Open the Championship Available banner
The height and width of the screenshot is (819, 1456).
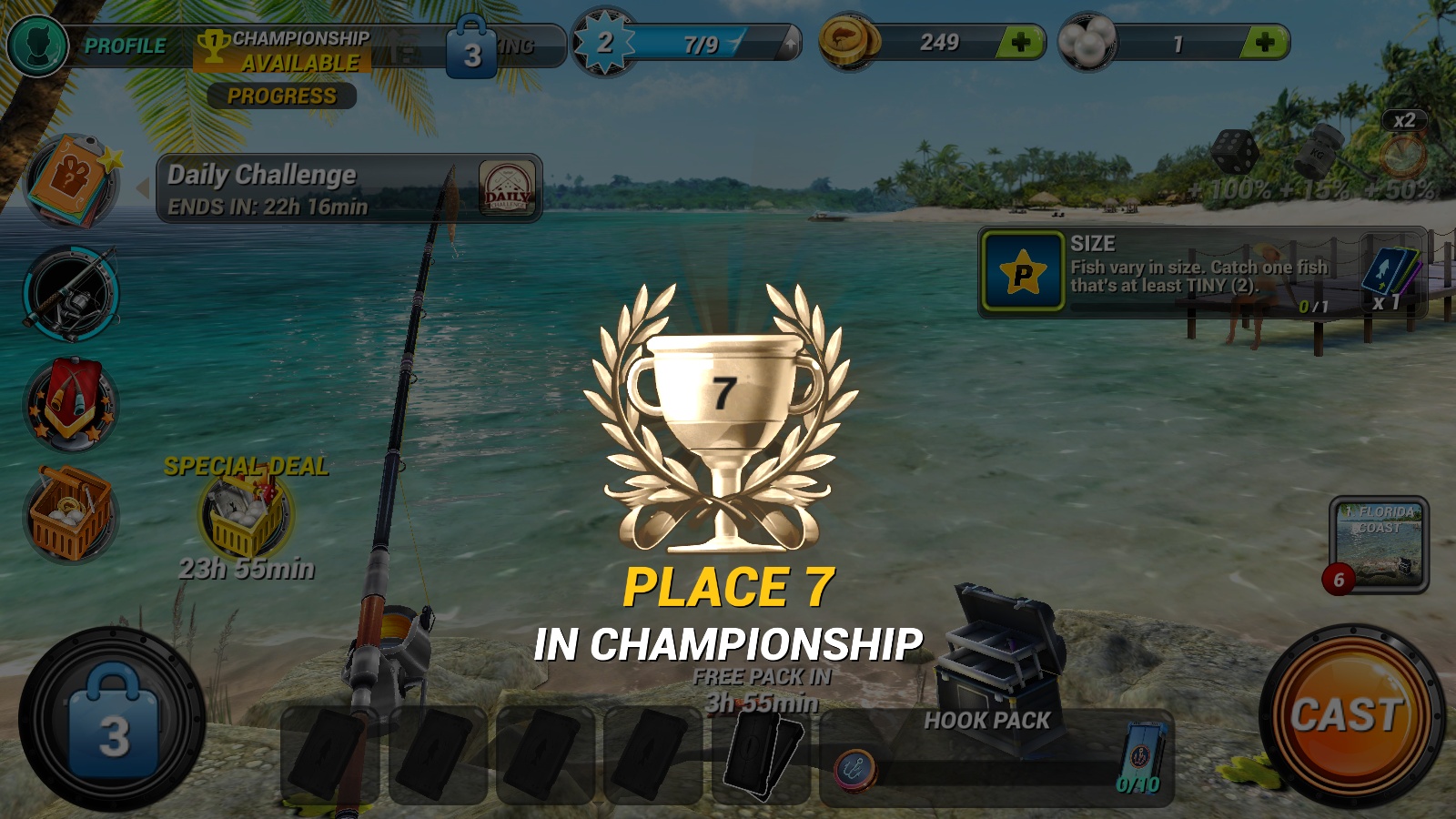click(x=284, y=51)
